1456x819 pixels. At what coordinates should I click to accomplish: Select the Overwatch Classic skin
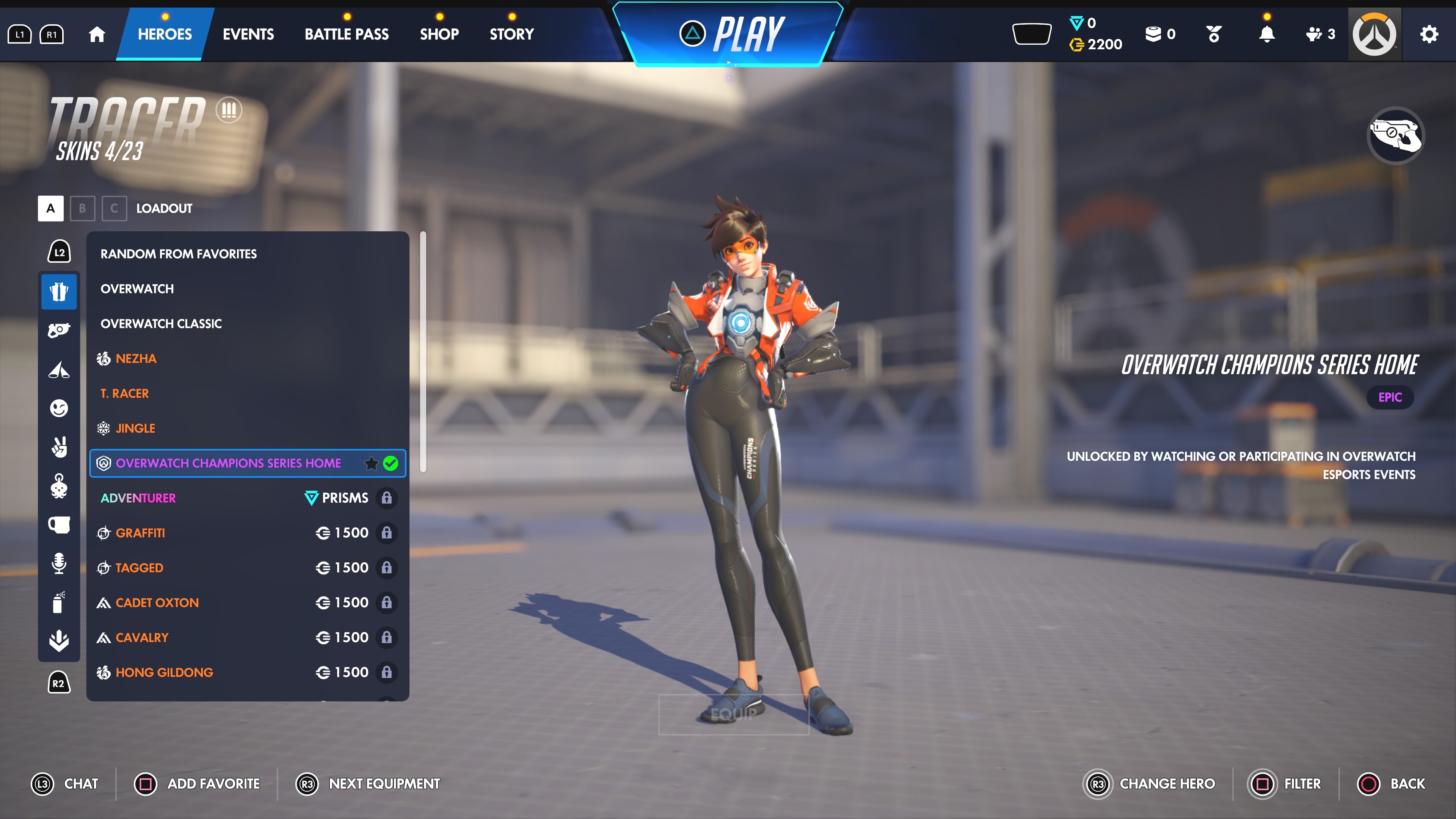(x=161, y=323)
